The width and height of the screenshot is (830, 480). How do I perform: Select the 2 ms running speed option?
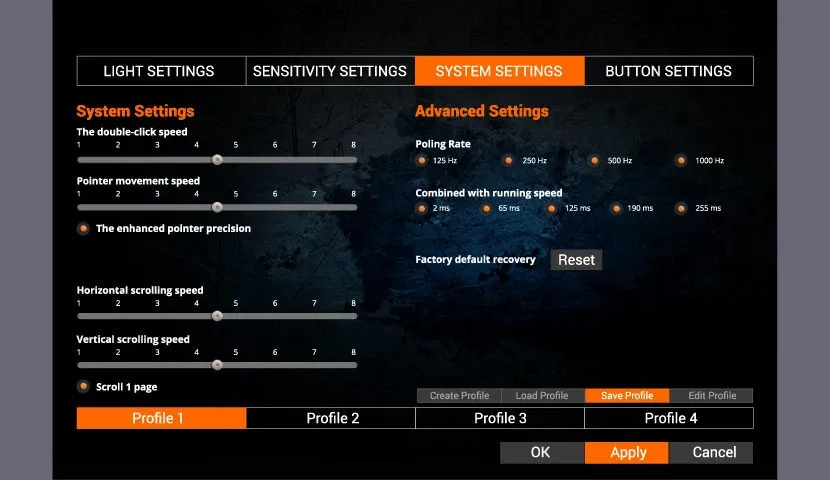(422, 208)
